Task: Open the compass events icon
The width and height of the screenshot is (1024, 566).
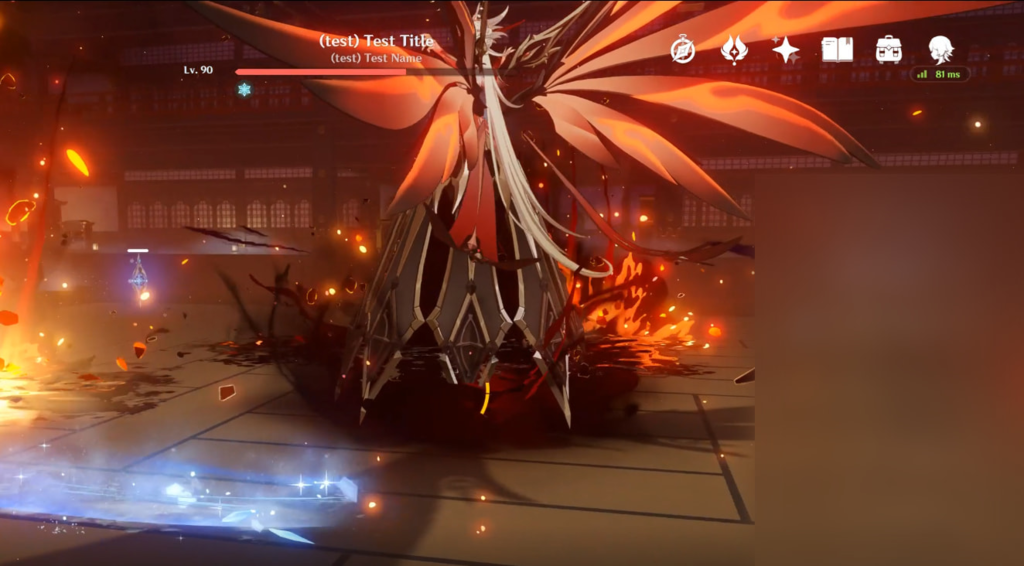Action: click(683, 50)
